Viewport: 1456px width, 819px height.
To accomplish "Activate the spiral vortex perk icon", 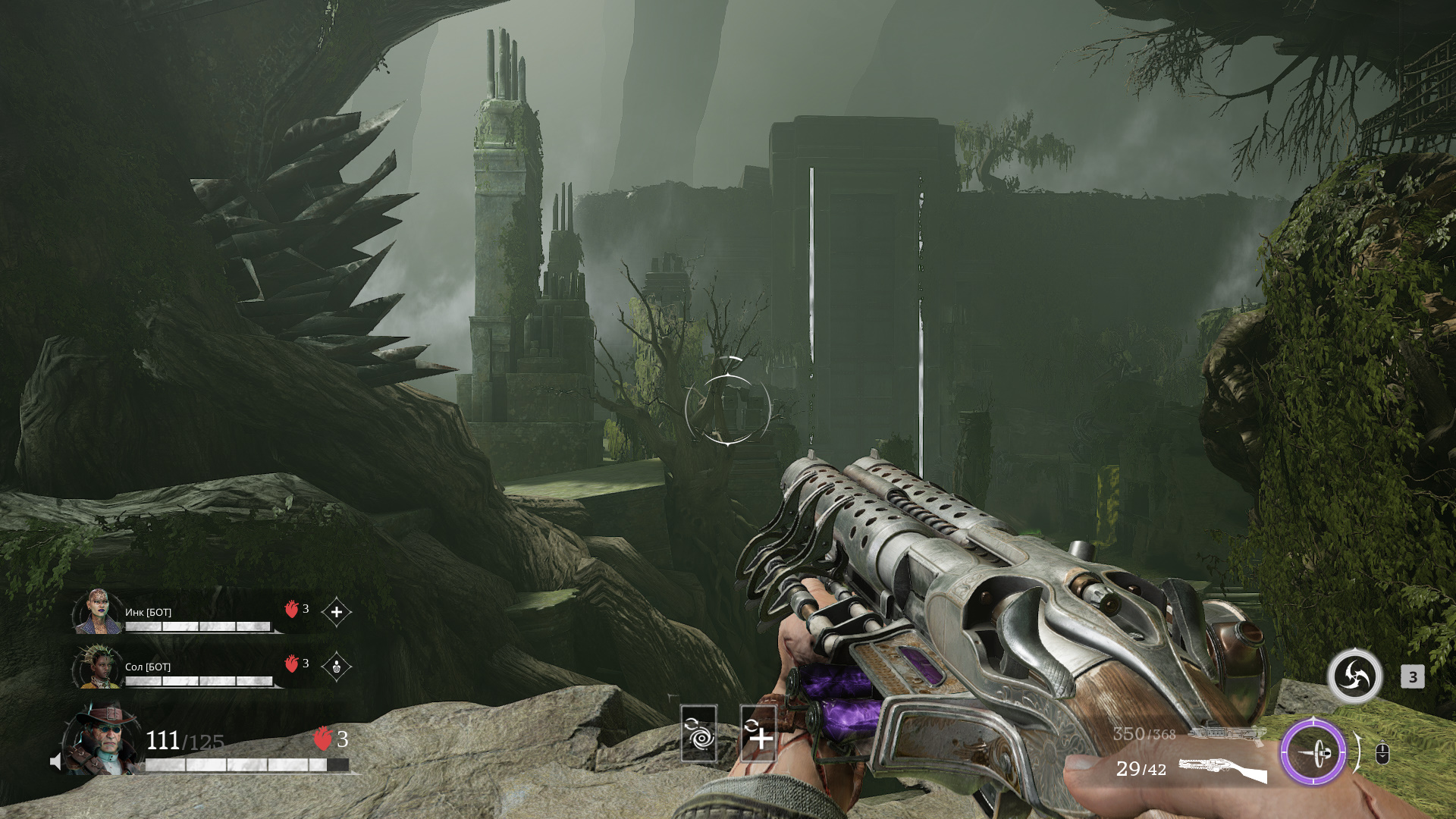I will click(698, 733).
